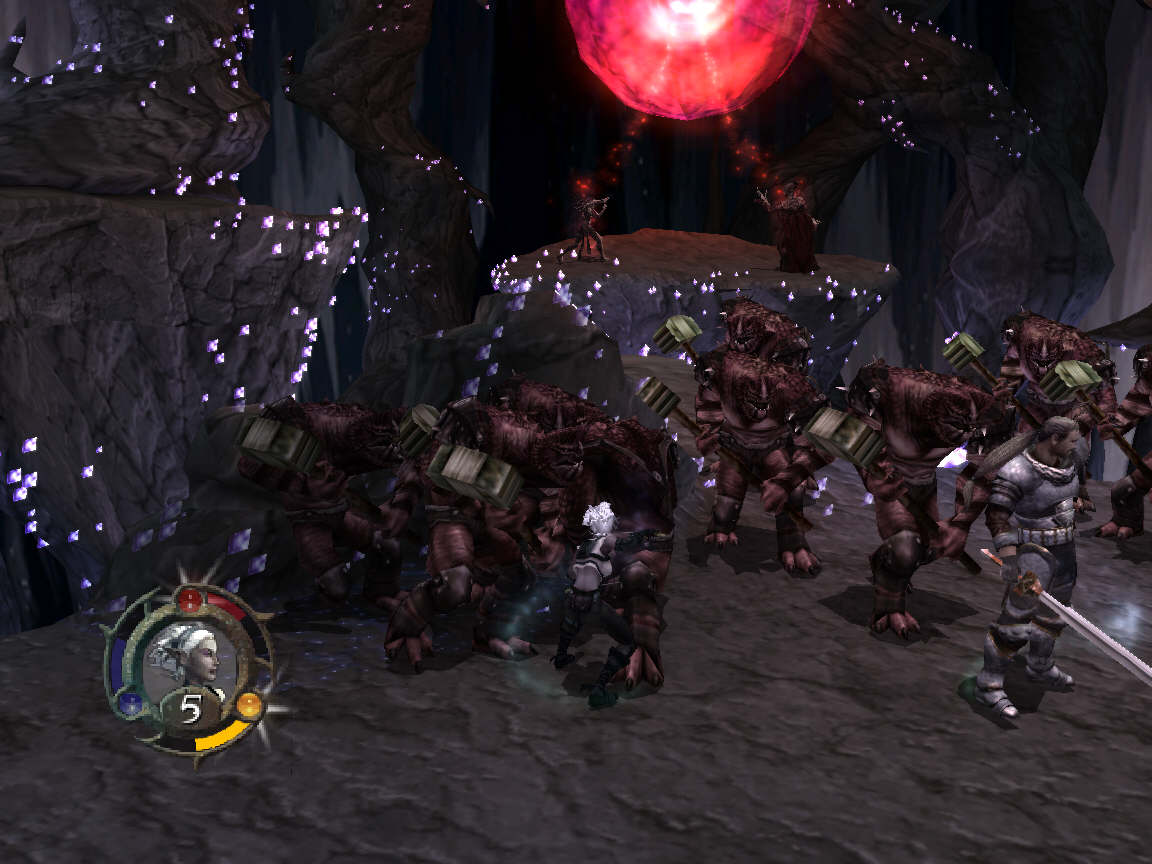The width and height of the screenshot is (1152, 864).
Task: Select the red orb on the portrait ring
Action: click(x=189, y=600)
